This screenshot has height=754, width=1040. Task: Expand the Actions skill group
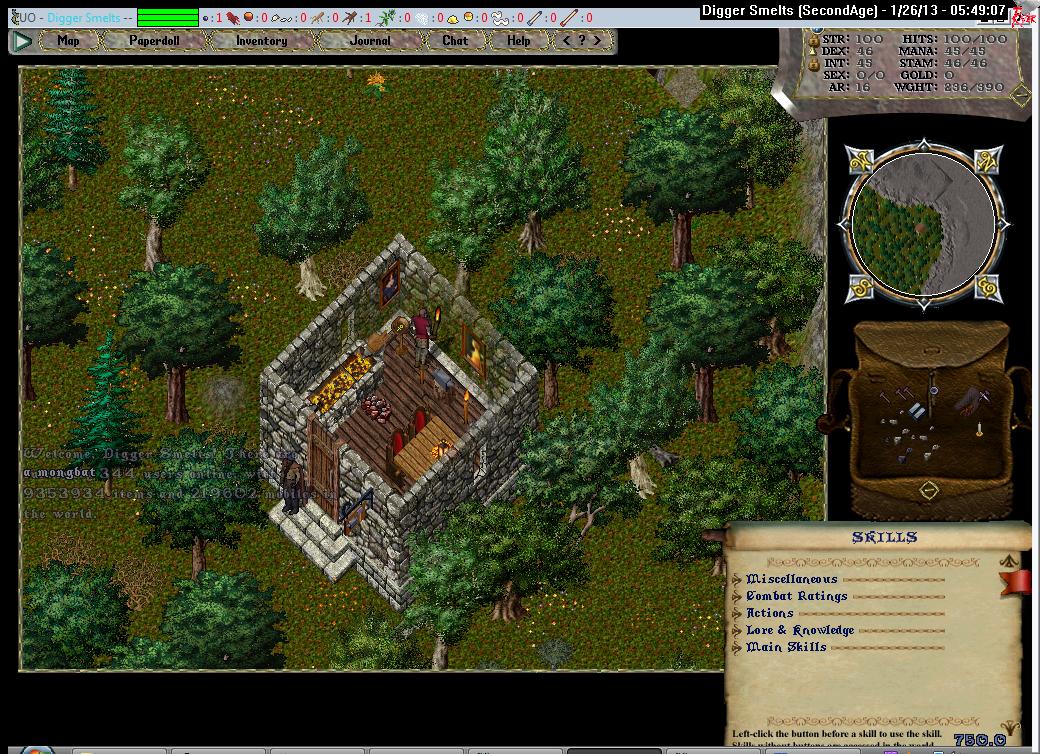[737, 613]
